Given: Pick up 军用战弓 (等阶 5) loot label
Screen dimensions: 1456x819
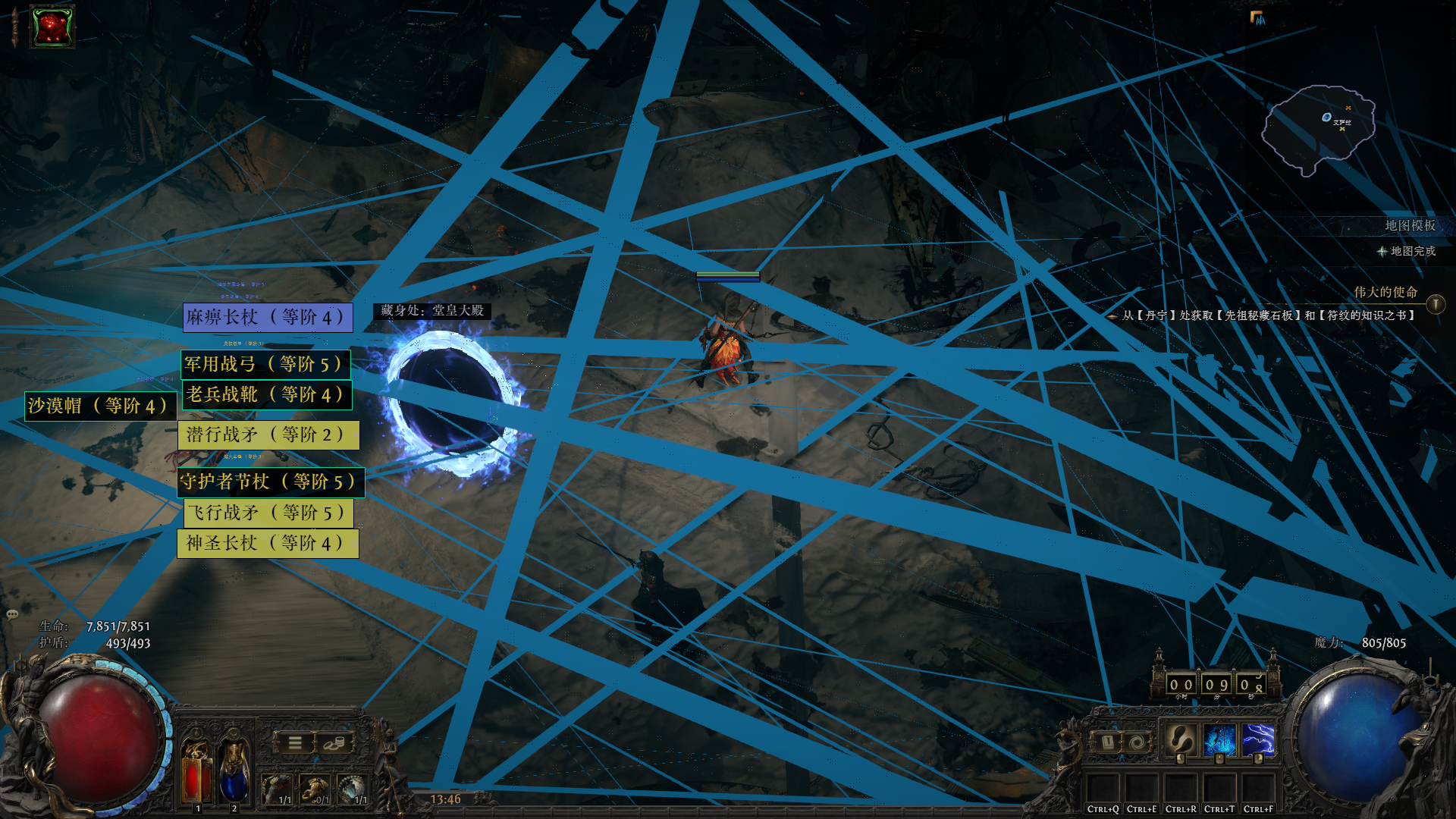Looking at the screenshot, I should (265, 364).
